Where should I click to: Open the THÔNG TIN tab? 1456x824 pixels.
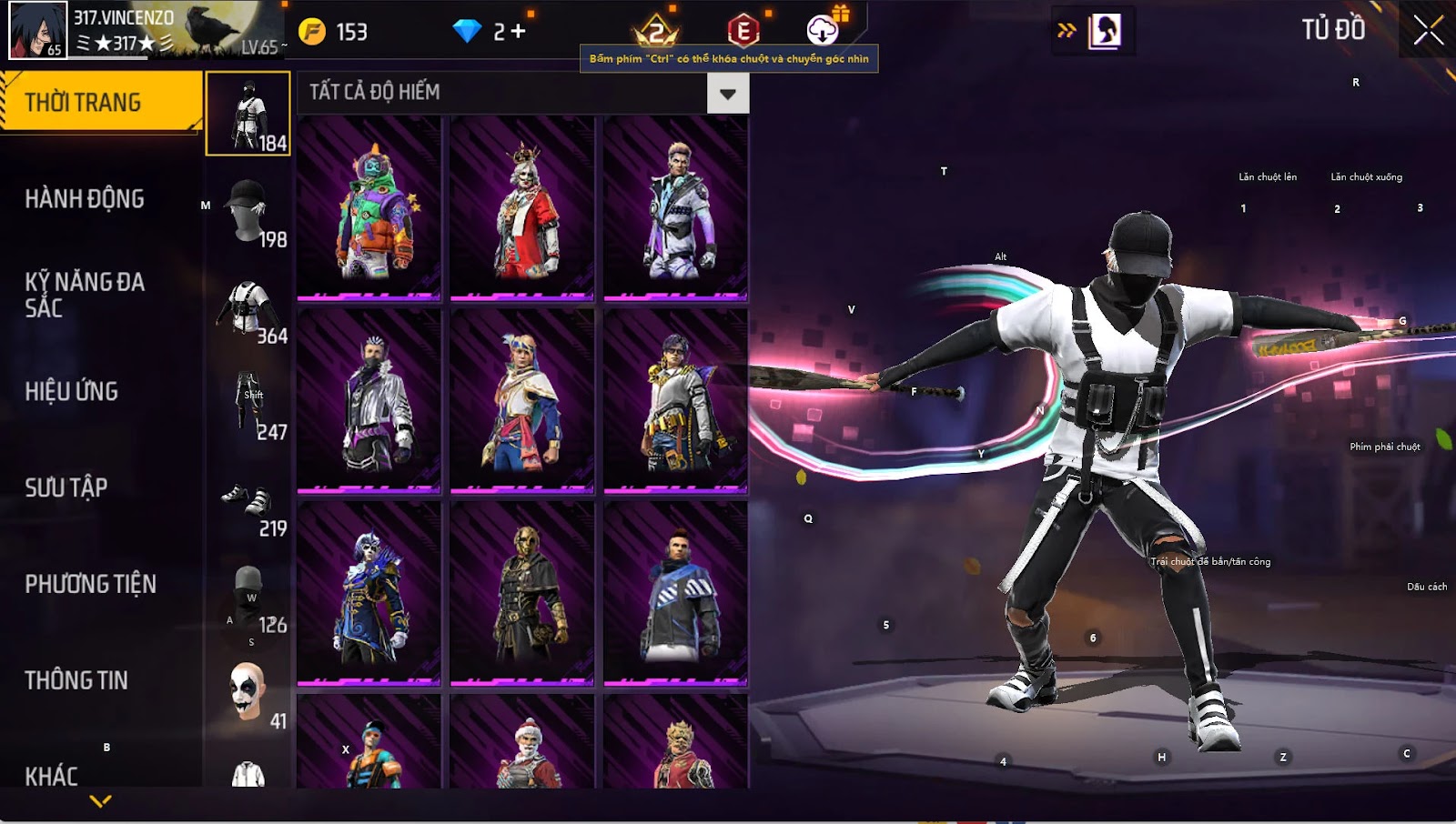76,680
